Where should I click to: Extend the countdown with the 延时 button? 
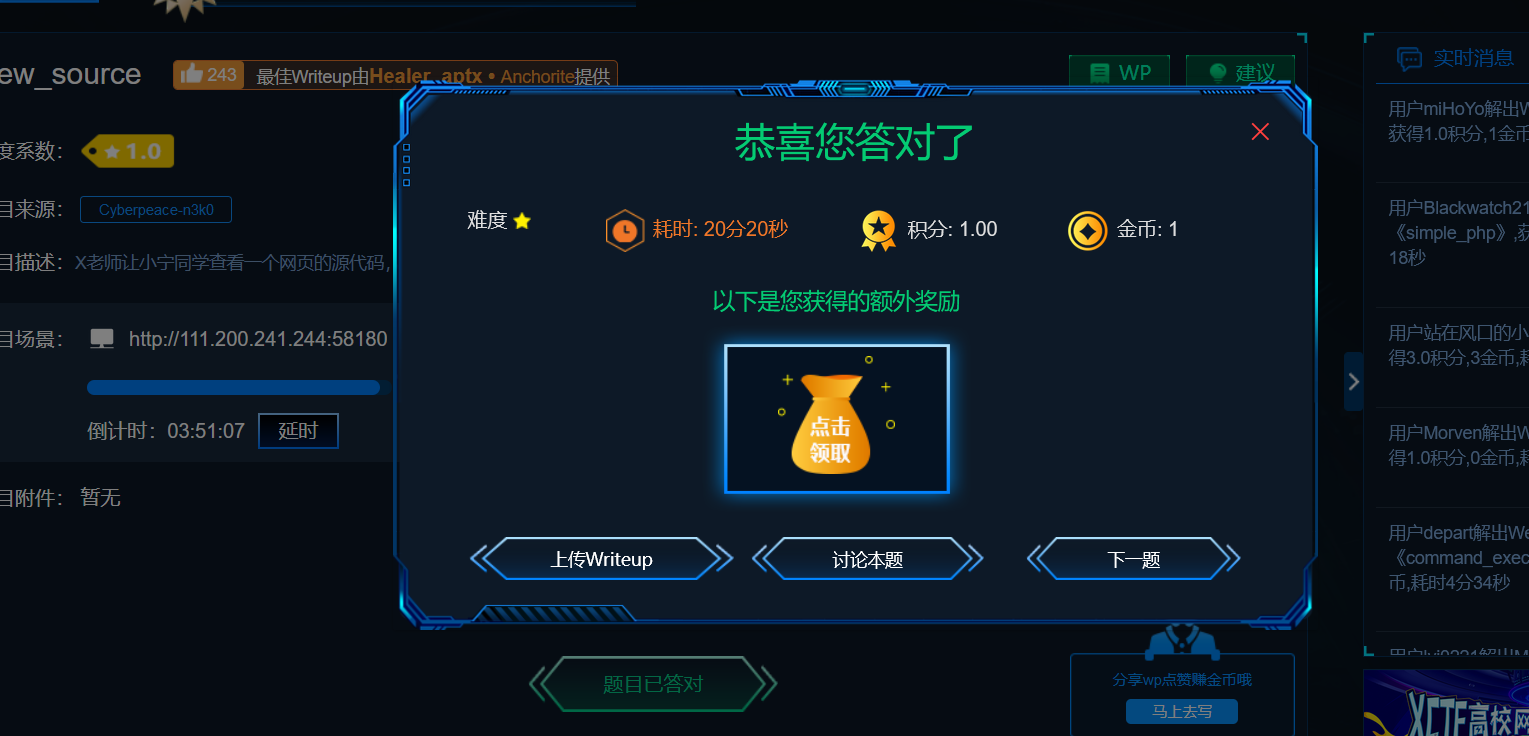[297, 431]
